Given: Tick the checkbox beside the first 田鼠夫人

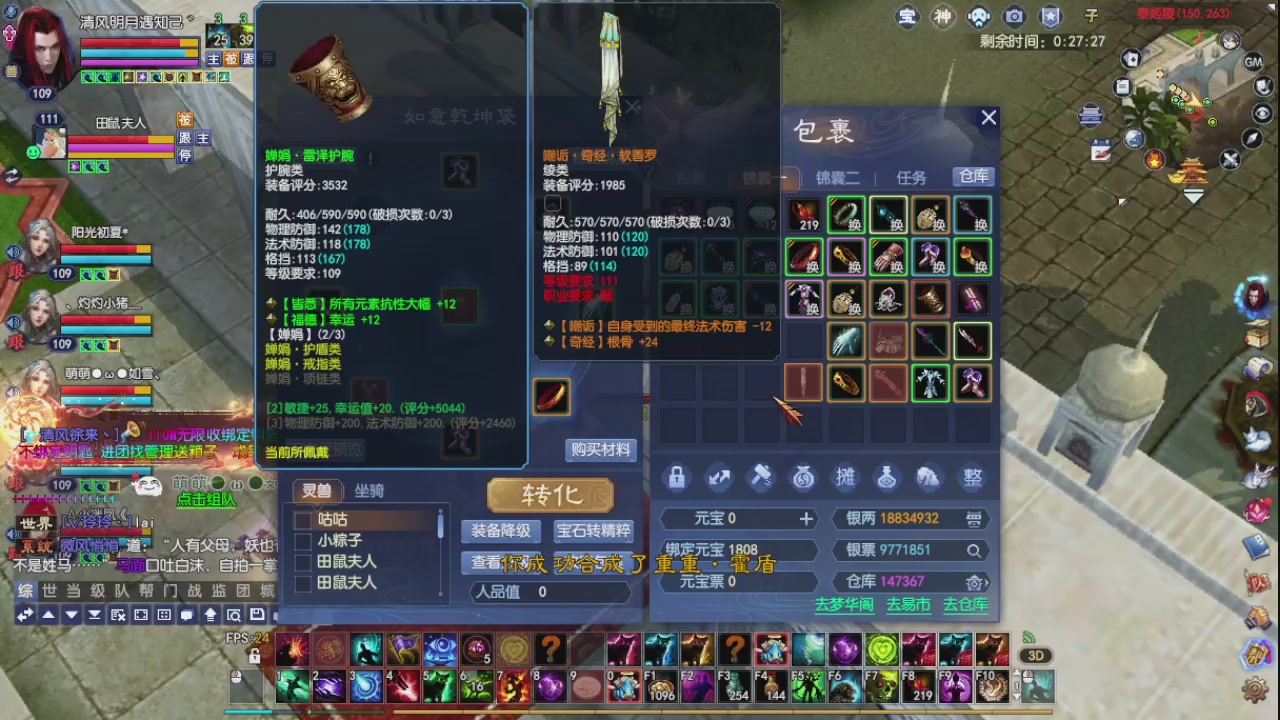Looking at the screenshot, I should [x=301, y=561].
